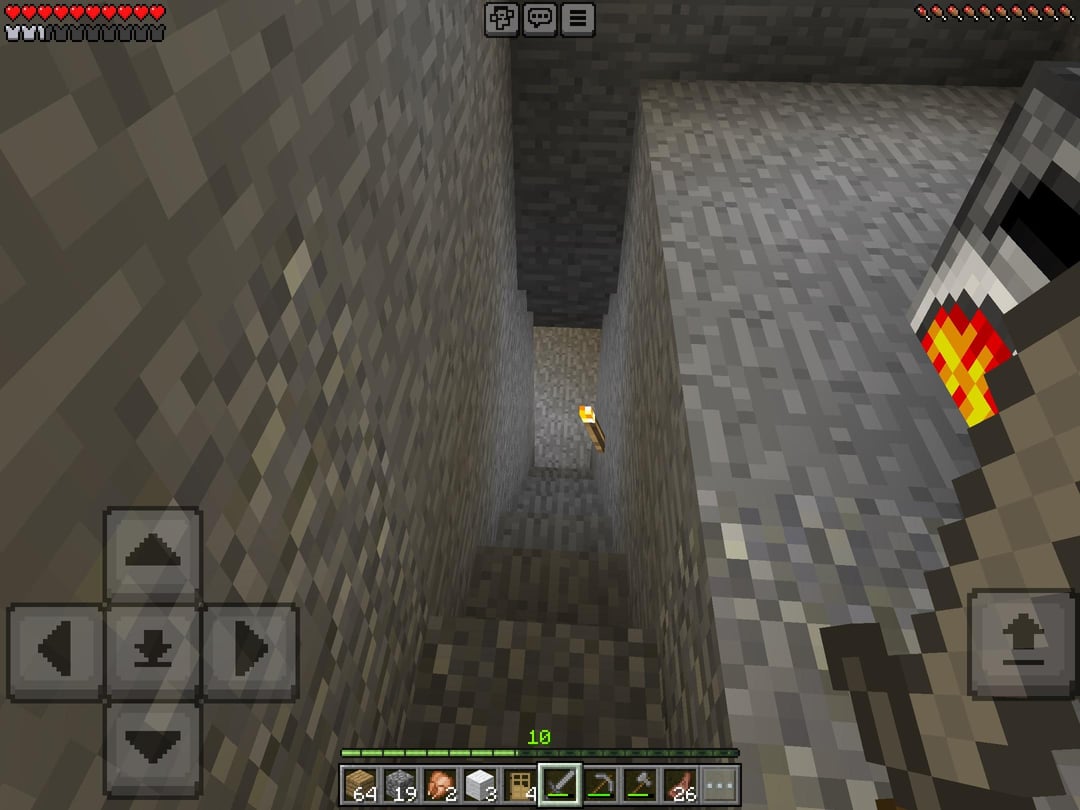Select the cobblestone stack in hotbar
1080x810 pixels.
tap(400, 784)
